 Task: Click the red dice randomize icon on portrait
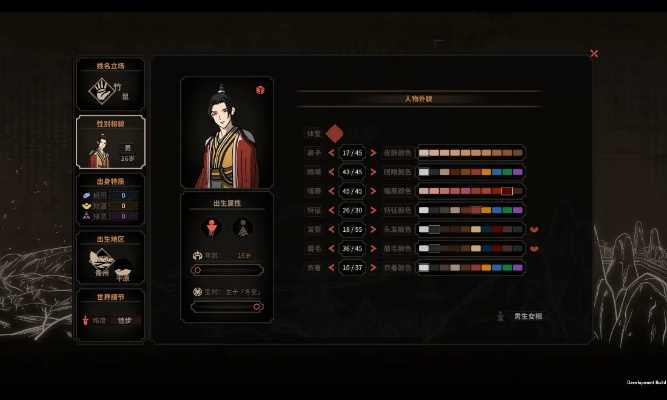tap(260, 90)
